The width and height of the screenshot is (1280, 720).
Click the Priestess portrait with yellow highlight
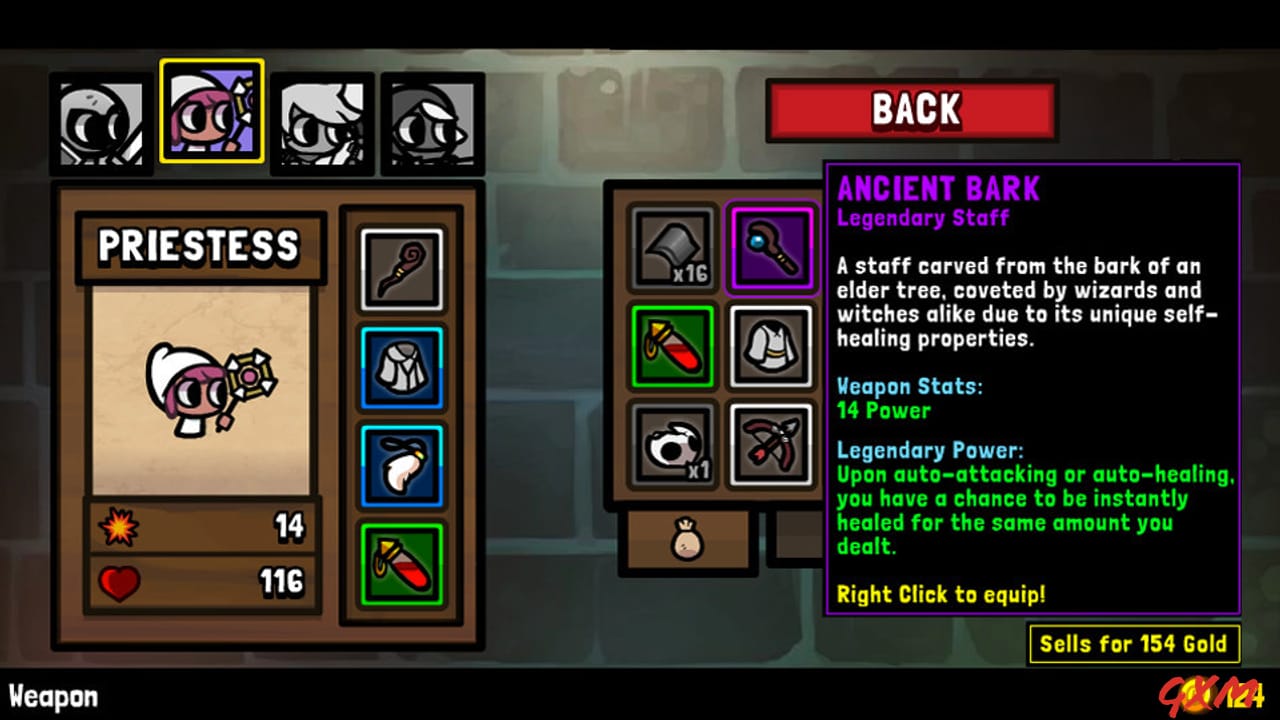[211, 112]
